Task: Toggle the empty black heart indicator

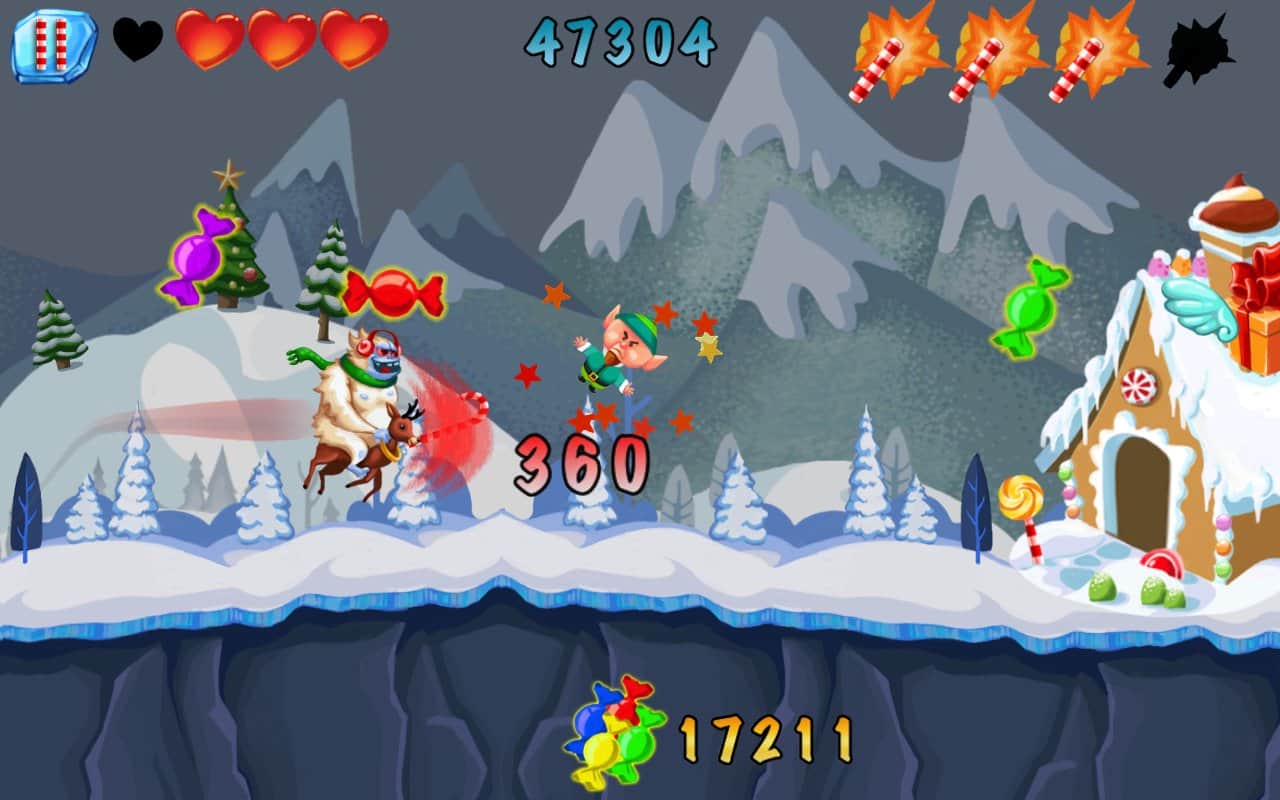Action: click(x=137, y=41)
